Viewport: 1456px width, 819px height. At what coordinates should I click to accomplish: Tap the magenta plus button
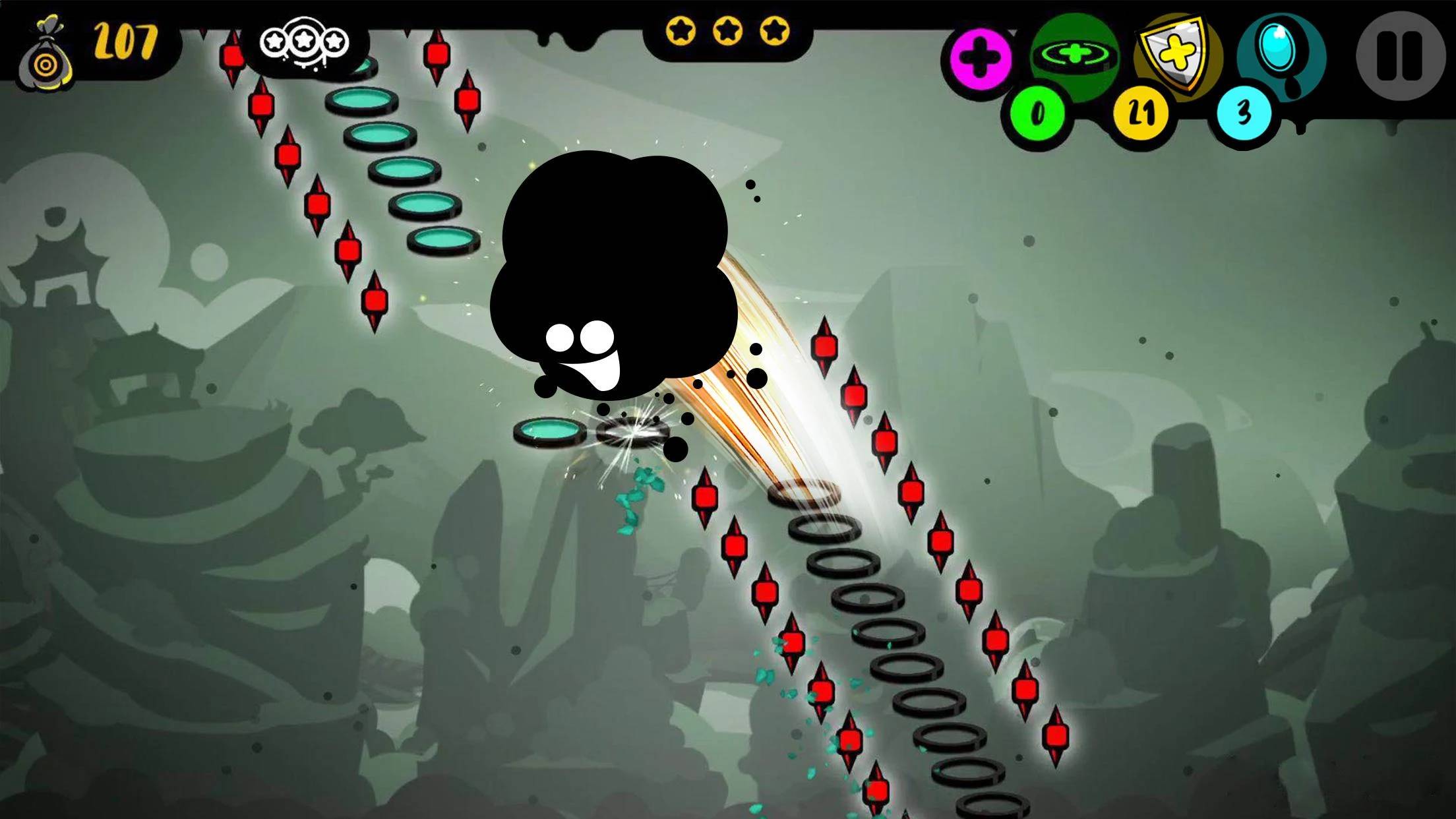click(x=981, y=58)
